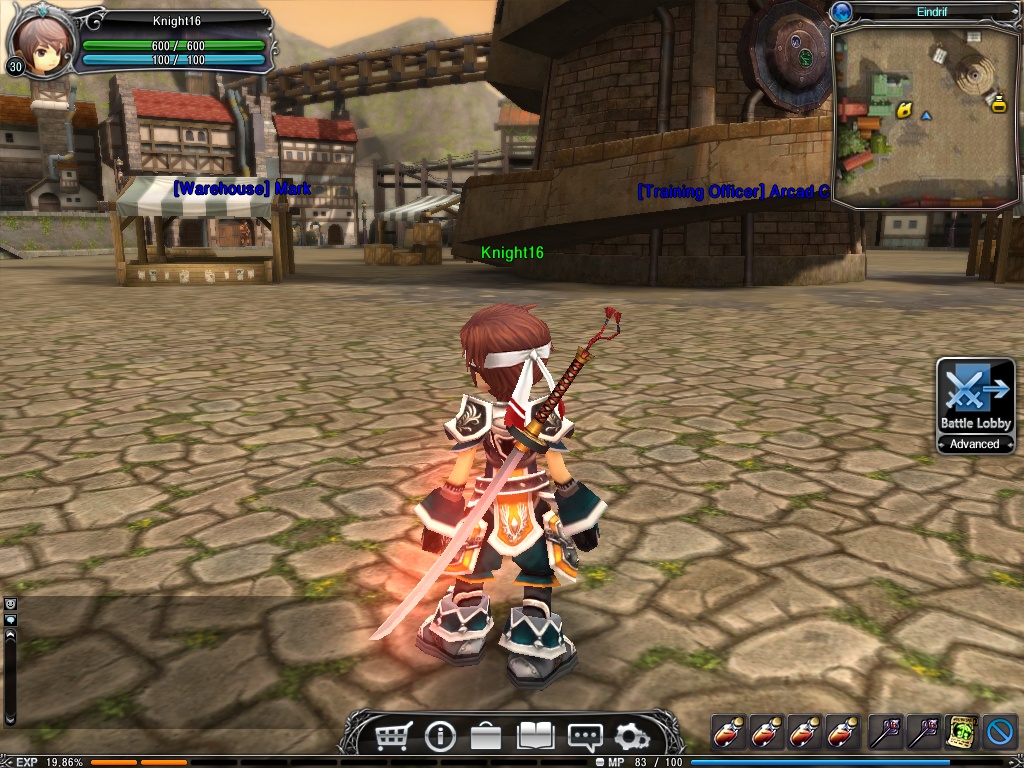Open the speech bubble community menu
Screen dimensions: 1024x768
pos(584,737)
